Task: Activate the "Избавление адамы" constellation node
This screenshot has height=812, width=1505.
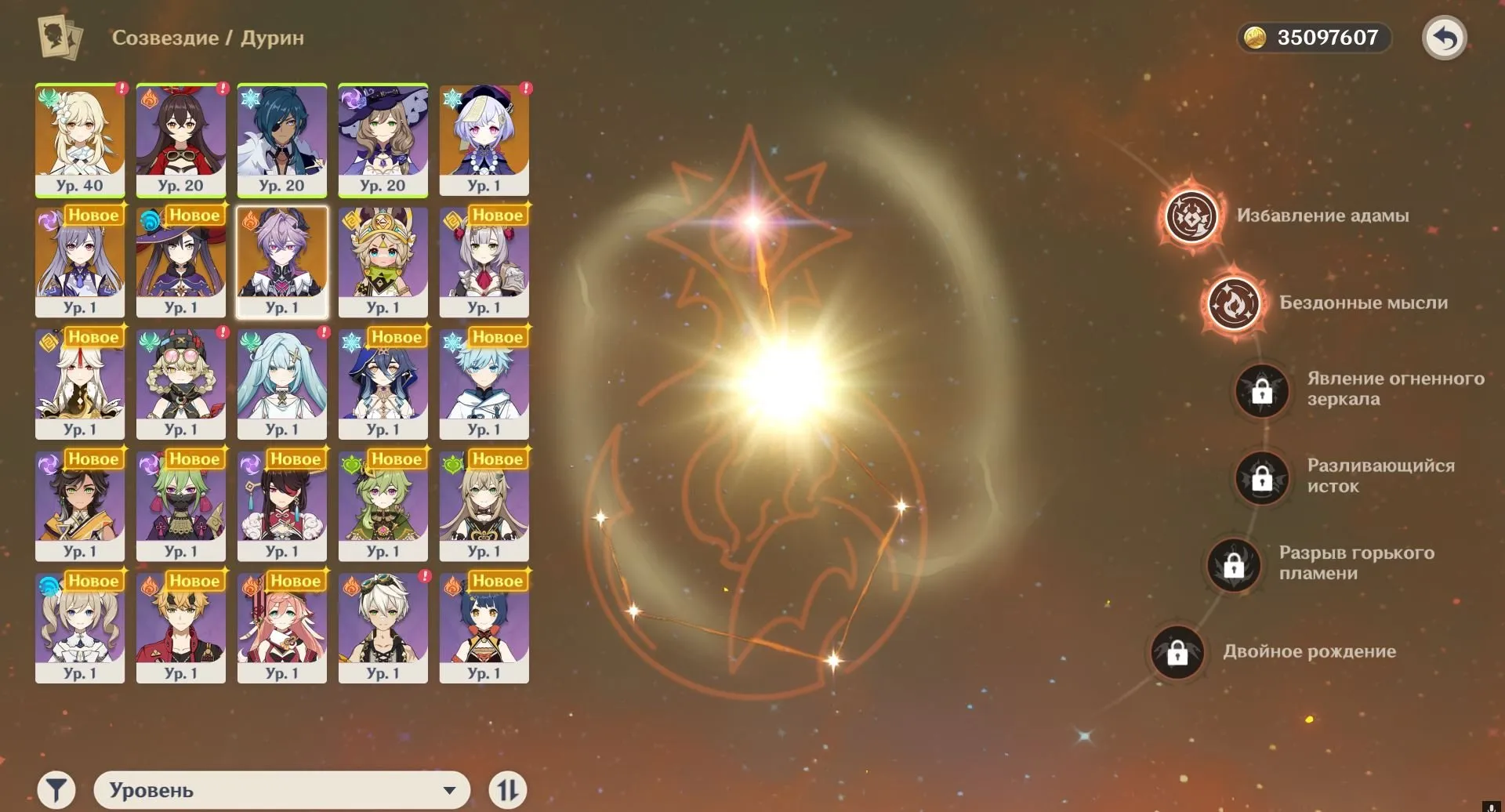Action: click(x=1191, y=217)
